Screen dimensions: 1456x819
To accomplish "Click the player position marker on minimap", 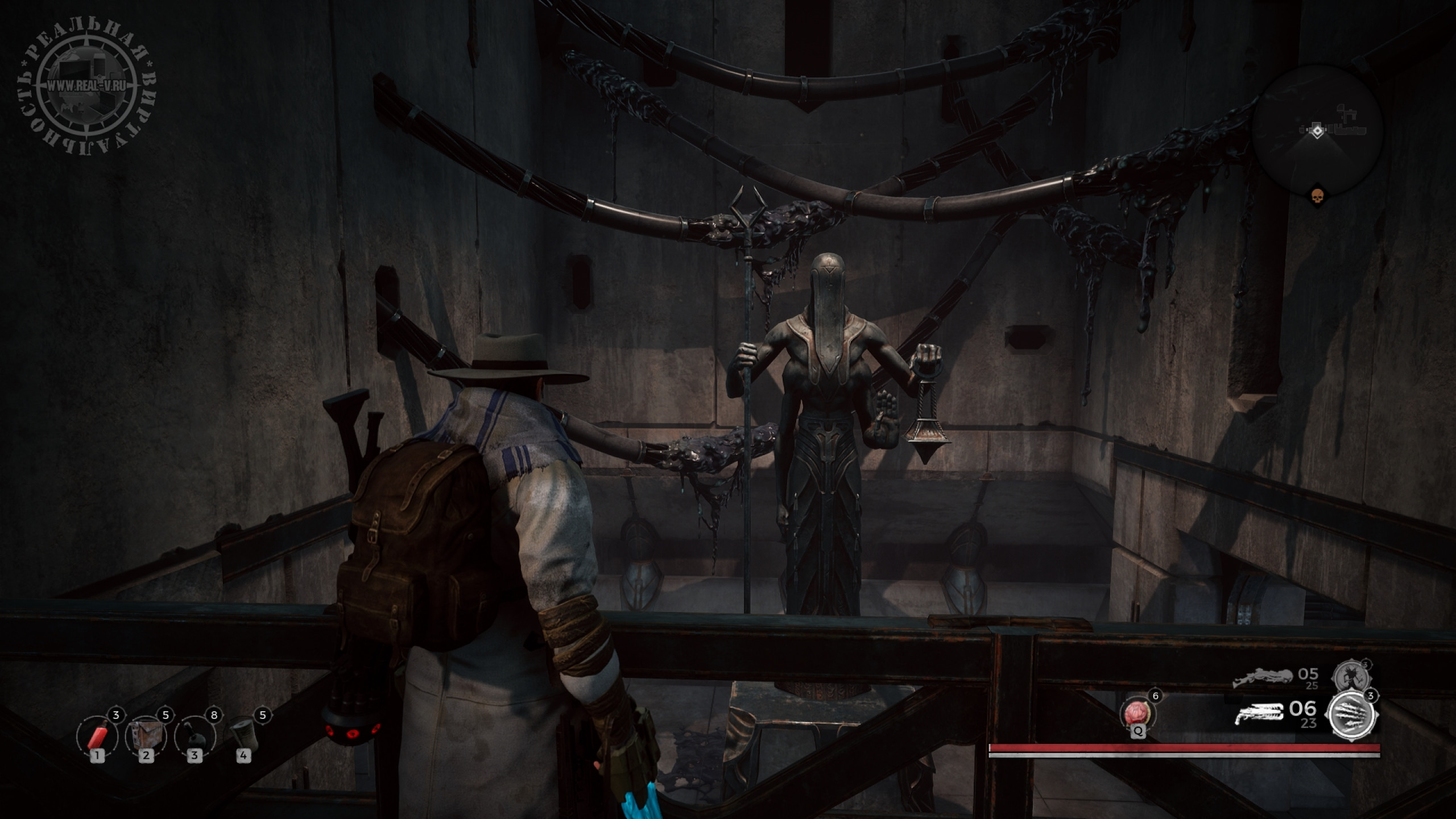I will [x=1317, y=131].
